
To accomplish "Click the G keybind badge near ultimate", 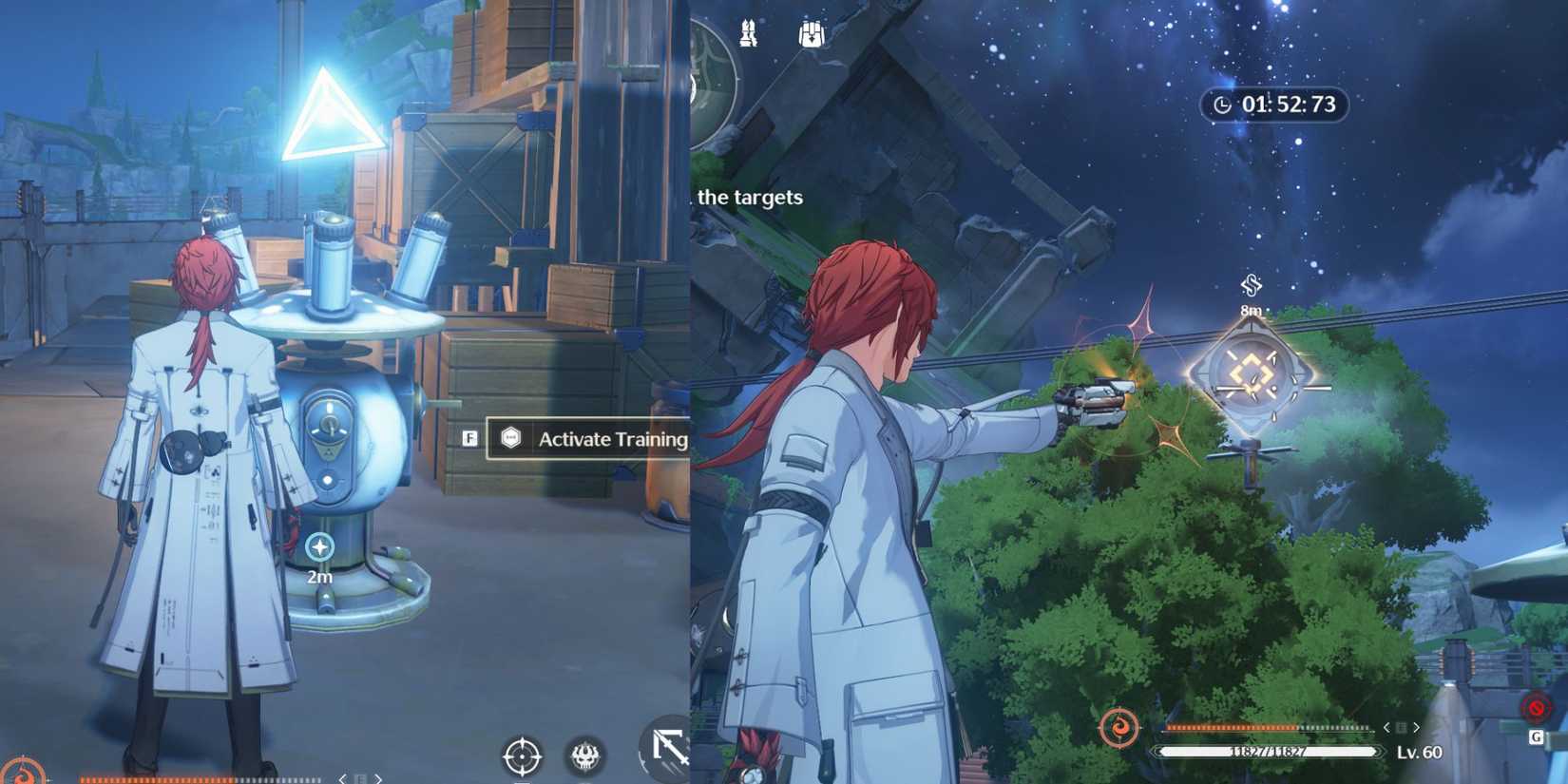I will point(1535,735).
